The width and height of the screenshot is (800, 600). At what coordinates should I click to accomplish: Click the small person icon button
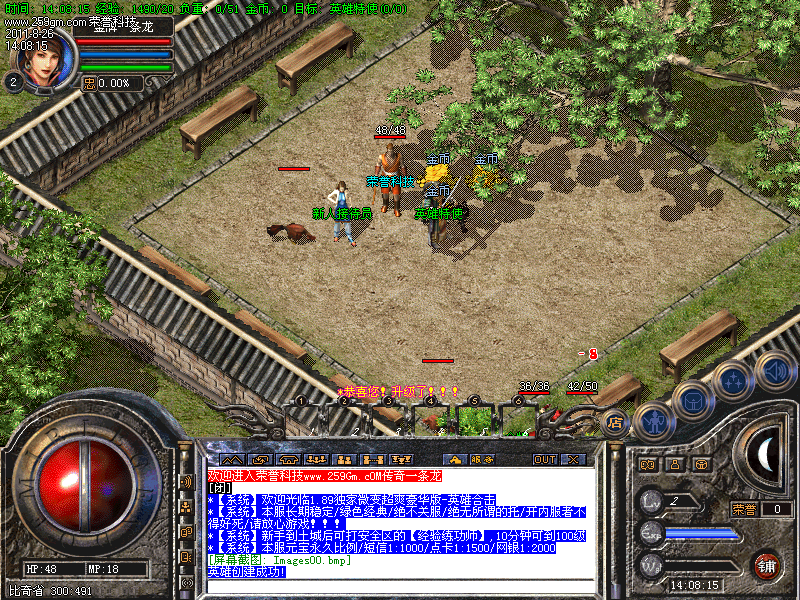(674, 464)
